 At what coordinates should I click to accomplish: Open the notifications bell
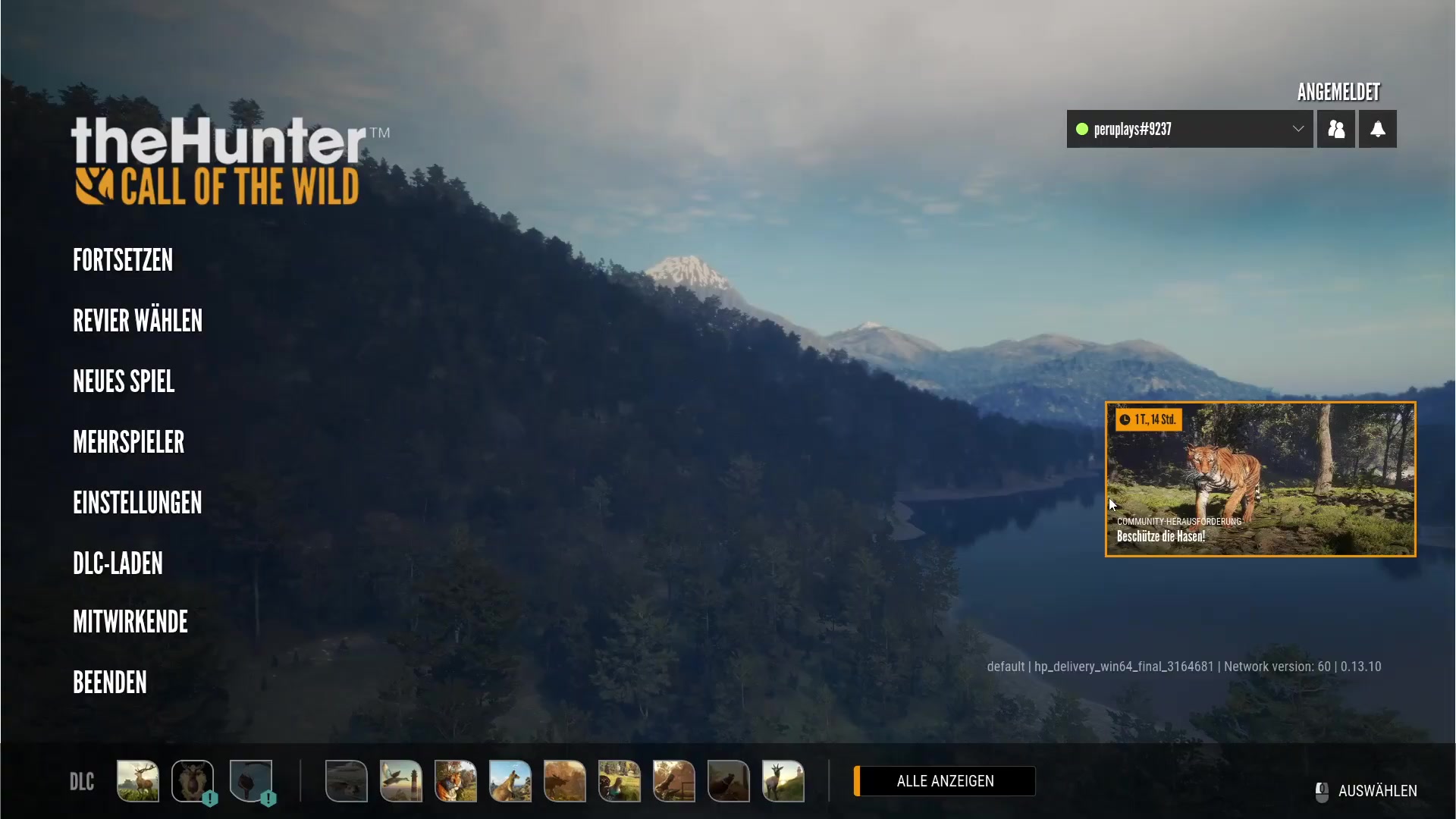click(1377, 129)
